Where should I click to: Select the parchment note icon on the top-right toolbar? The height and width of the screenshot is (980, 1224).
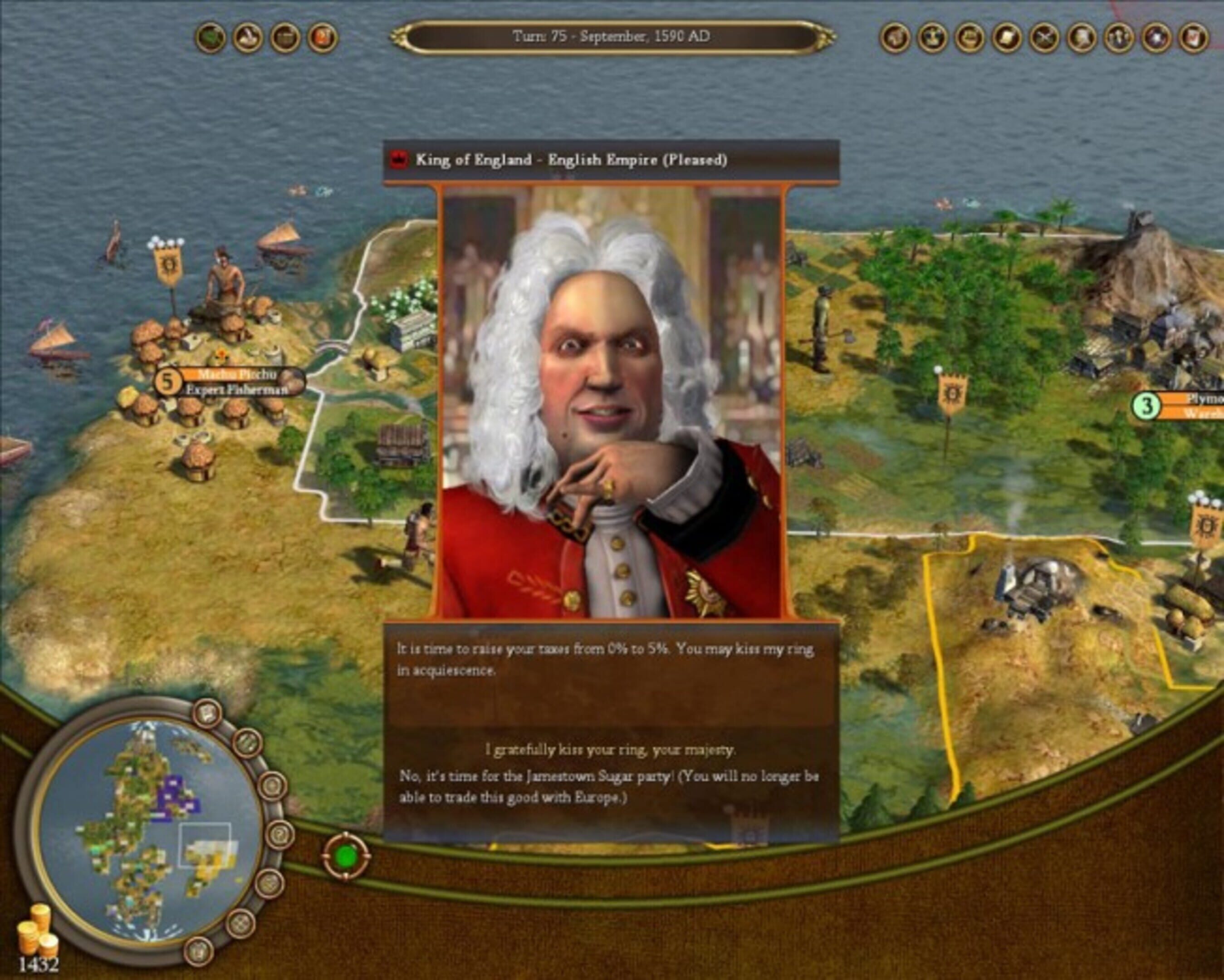coord(1007,35)
